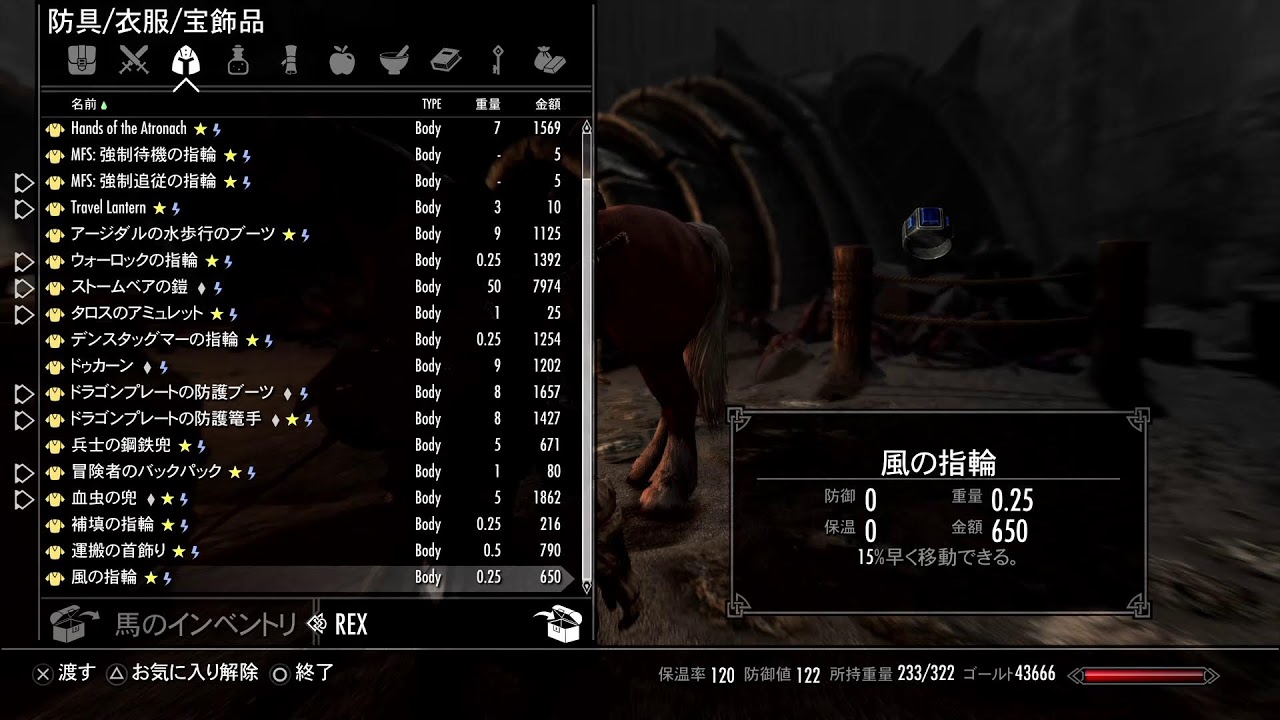The height and width of the screenshot is (720, 1280).
Task: Open the food category apple icon
Action: (342, 61)
